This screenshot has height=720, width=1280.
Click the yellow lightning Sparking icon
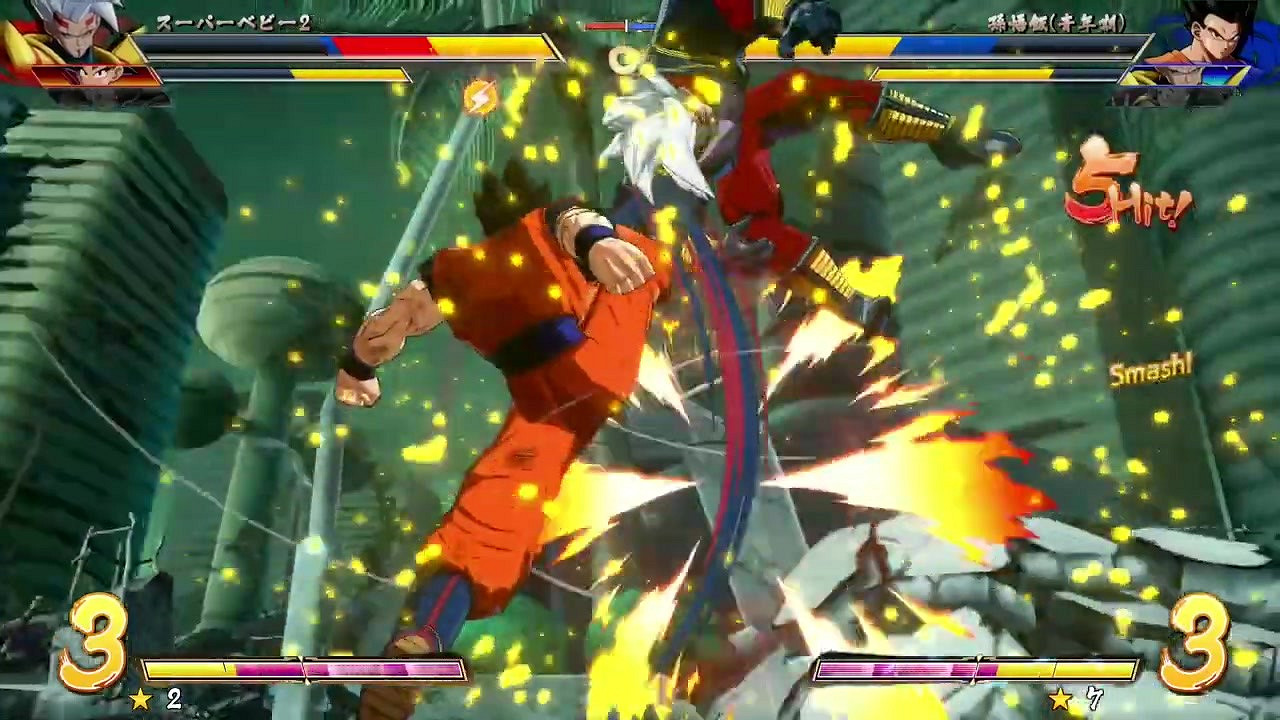coord(481,96)
